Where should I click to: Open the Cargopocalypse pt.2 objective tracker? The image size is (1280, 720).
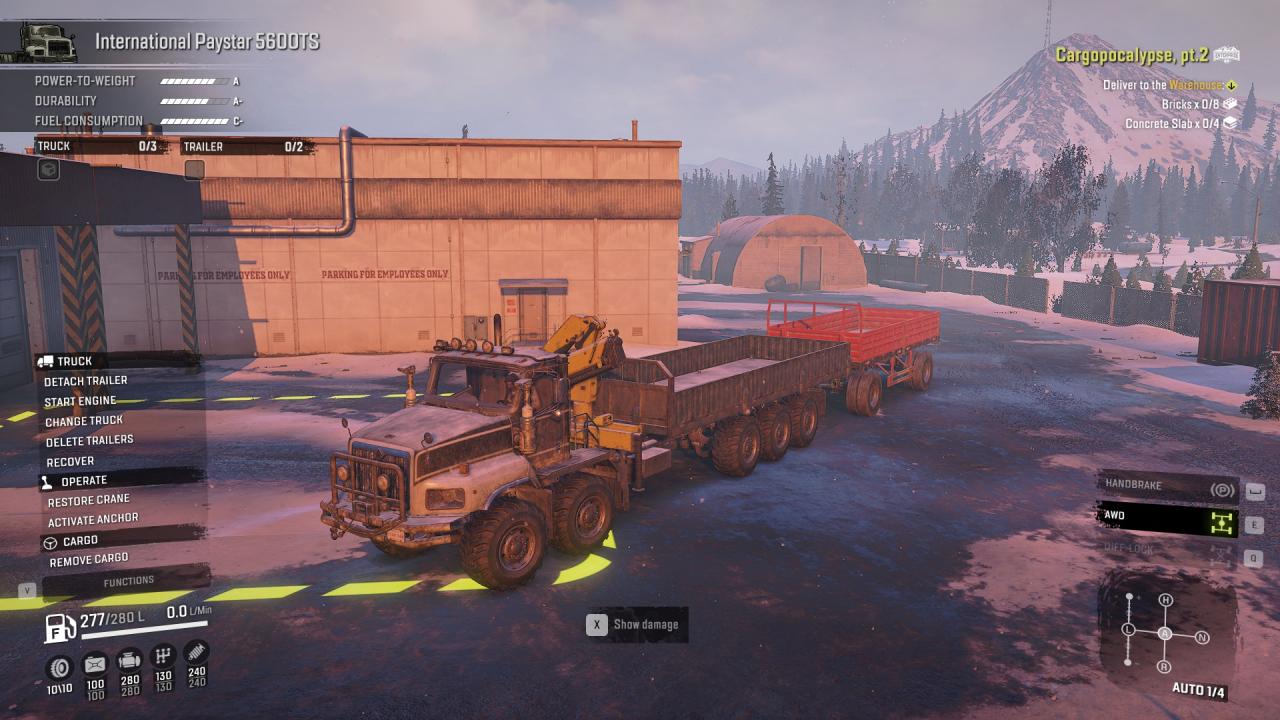click(x=1132, y=55)
